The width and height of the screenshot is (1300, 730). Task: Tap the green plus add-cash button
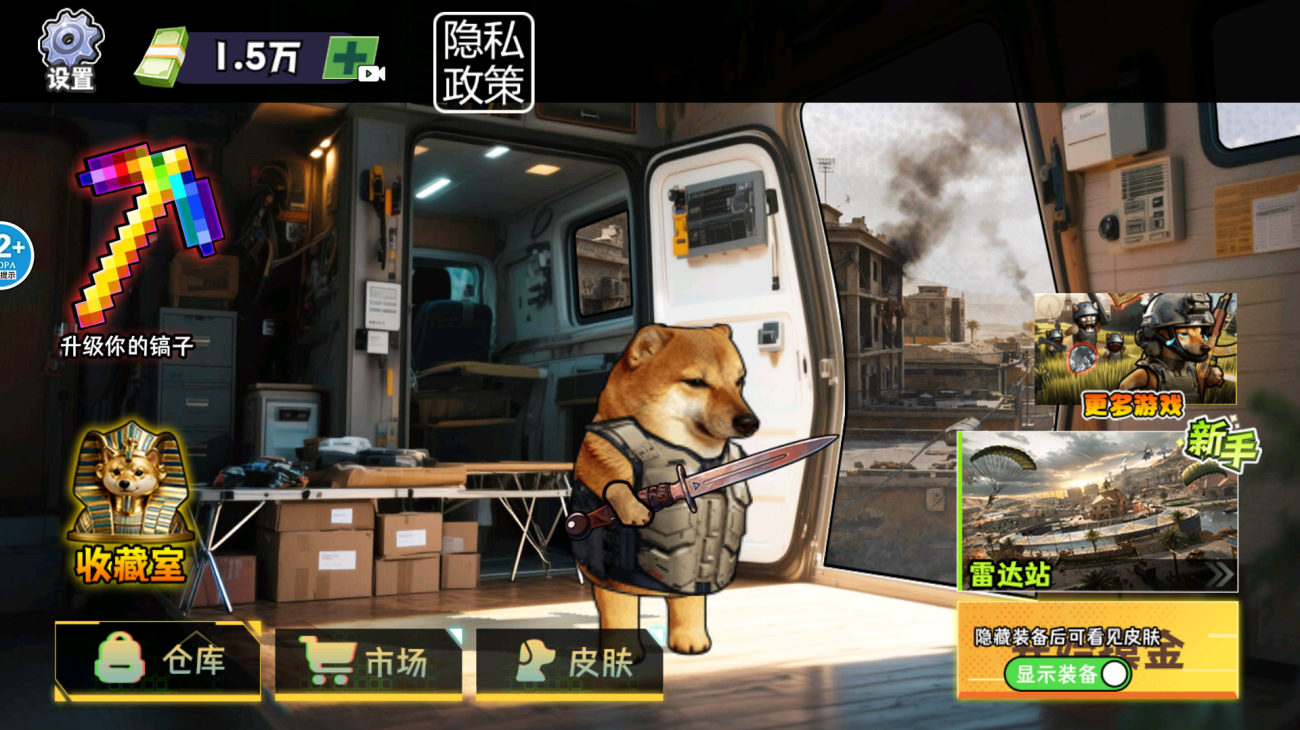pos(351,58)
